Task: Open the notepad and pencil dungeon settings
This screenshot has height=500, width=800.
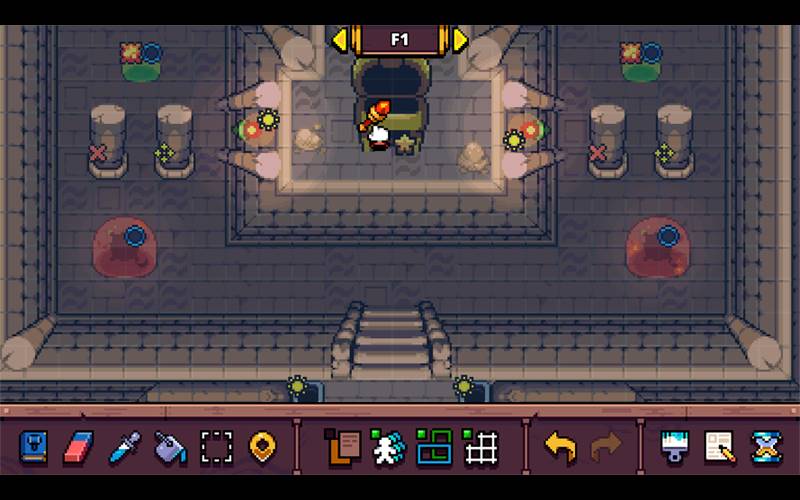Action: [x=720, y=448]
